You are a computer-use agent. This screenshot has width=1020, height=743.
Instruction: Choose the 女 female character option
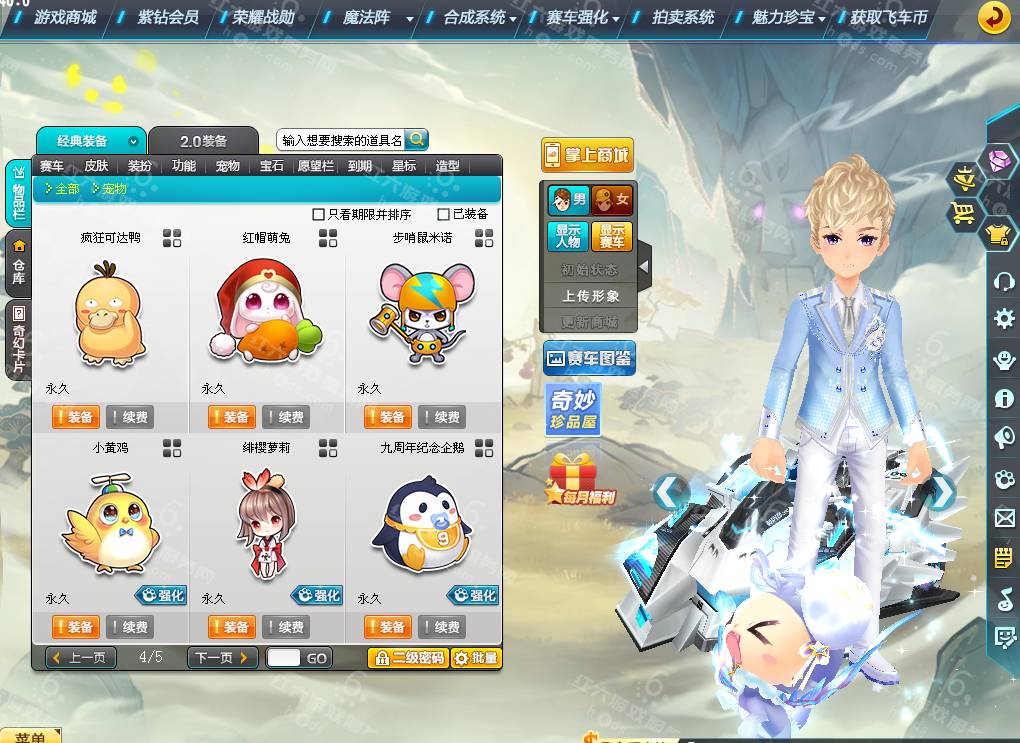coord(611,201)
